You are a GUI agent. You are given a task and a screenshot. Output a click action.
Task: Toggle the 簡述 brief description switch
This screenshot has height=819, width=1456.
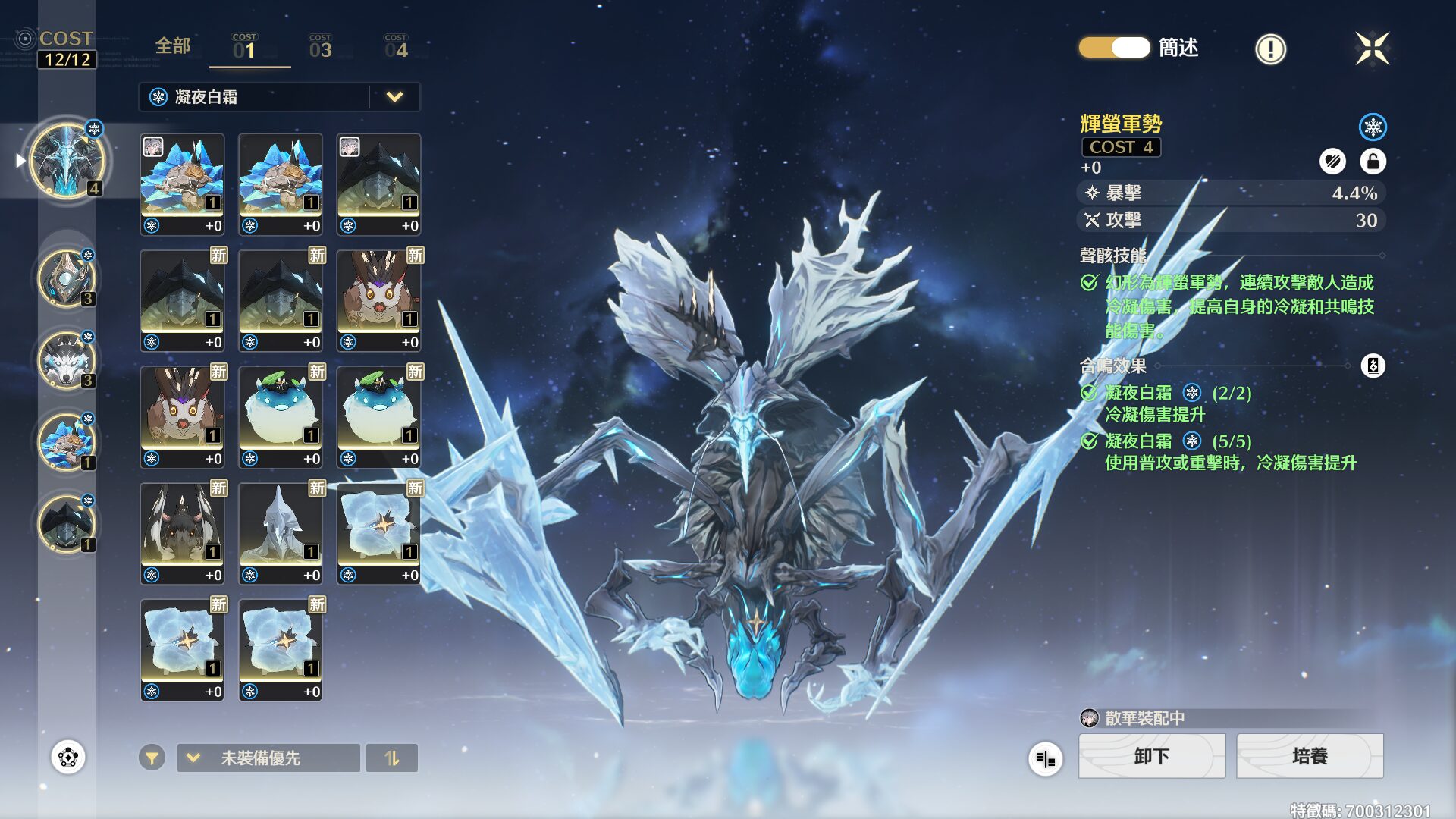[1115, 48]
